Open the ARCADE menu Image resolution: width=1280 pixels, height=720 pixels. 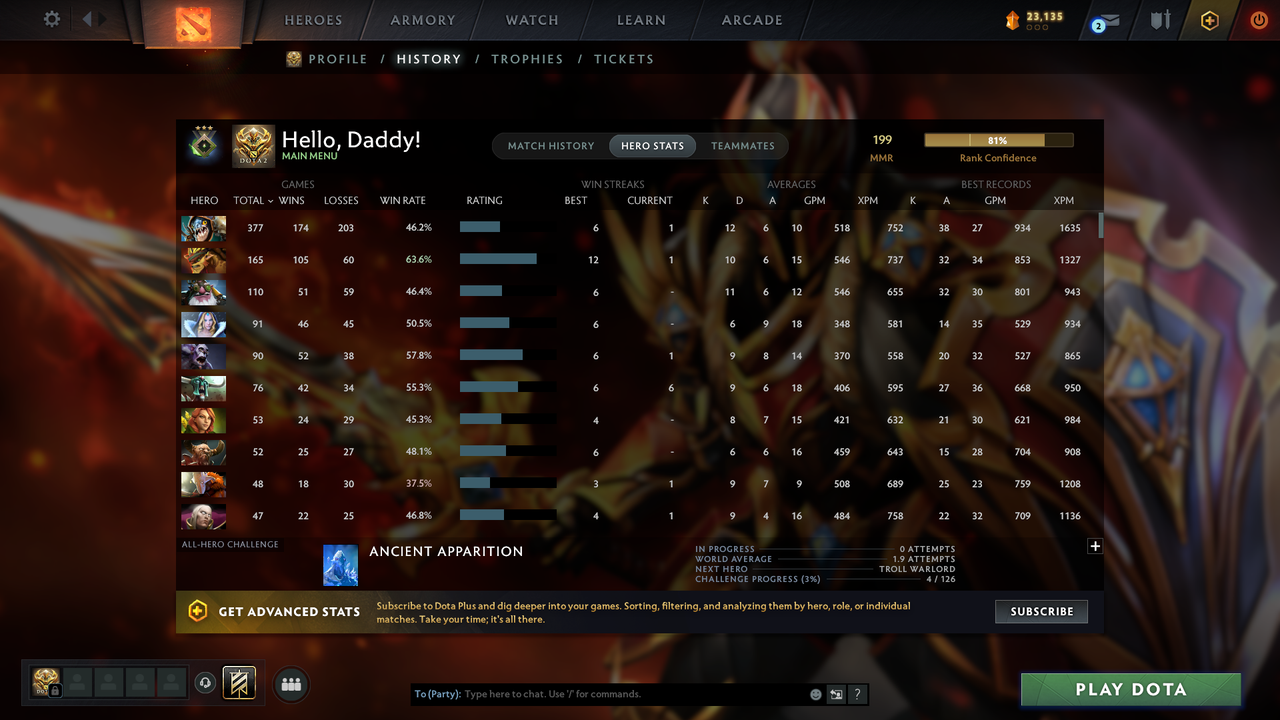(x=751, y=20)
